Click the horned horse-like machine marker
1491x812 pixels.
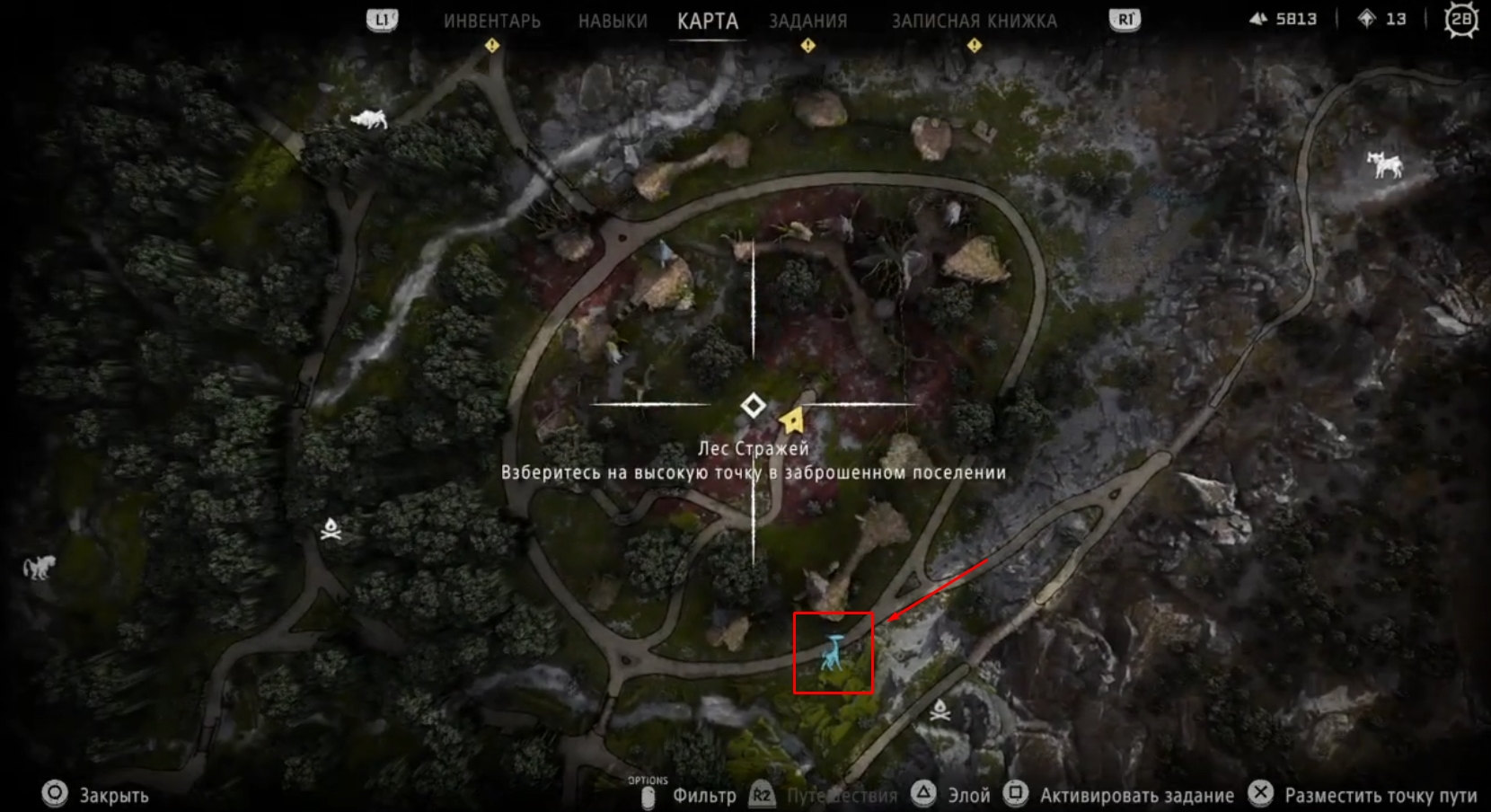click(x=1384, y=164)
